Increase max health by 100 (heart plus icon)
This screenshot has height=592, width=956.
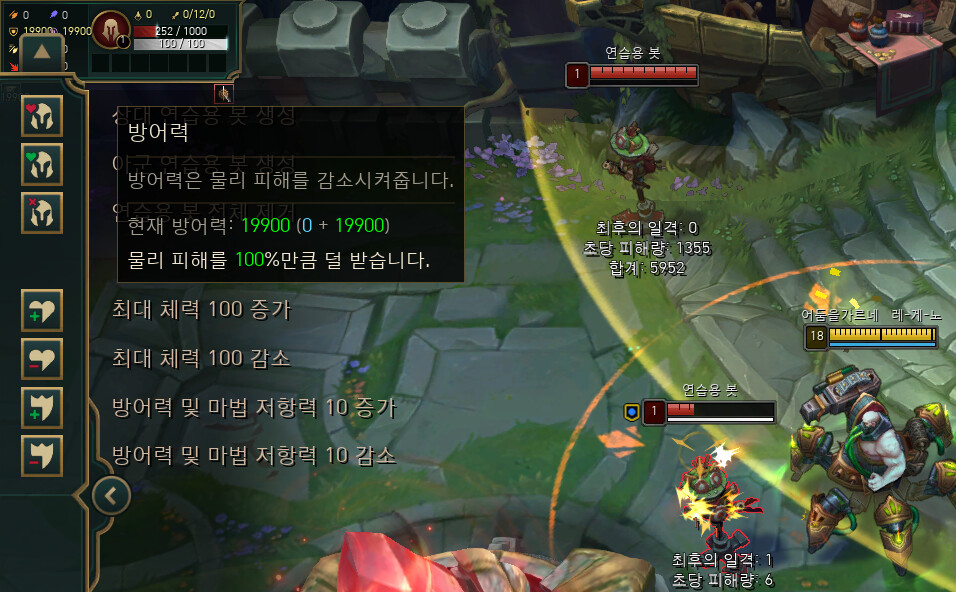pyautogui.click(x=42, y=310)
